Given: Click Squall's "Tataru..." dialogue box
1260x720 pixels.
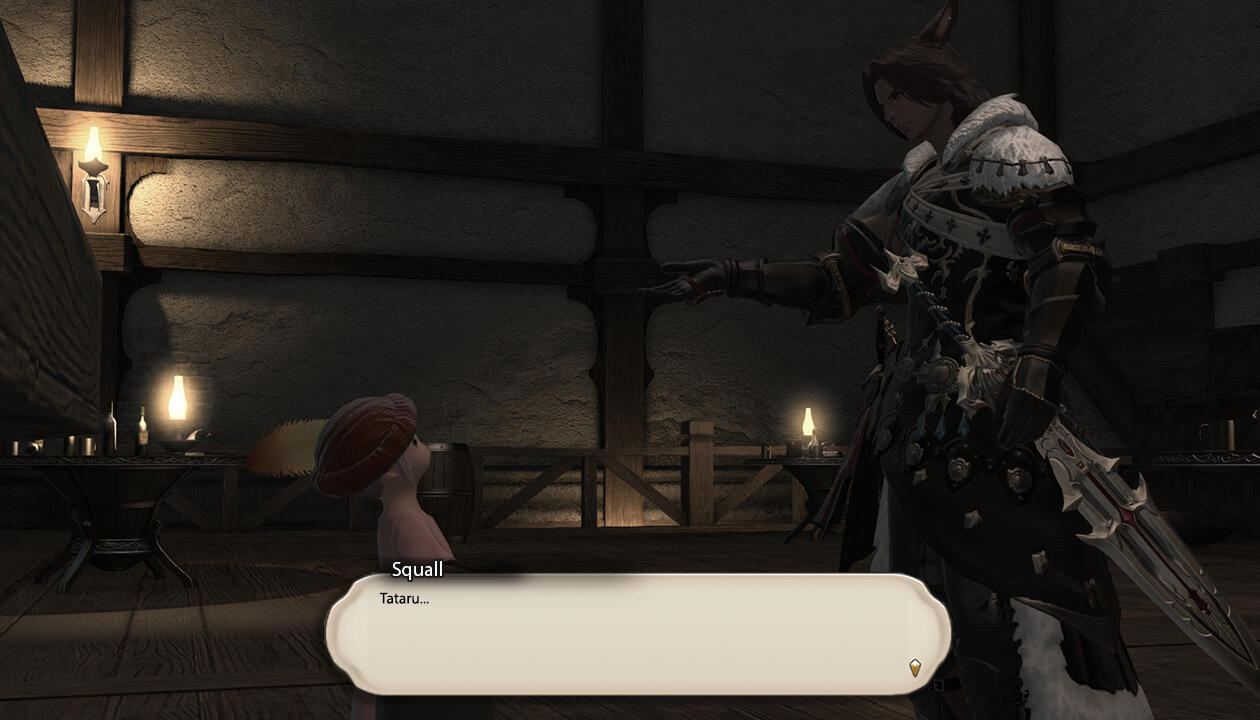Looking at the screenshot, I should (637, 634).
